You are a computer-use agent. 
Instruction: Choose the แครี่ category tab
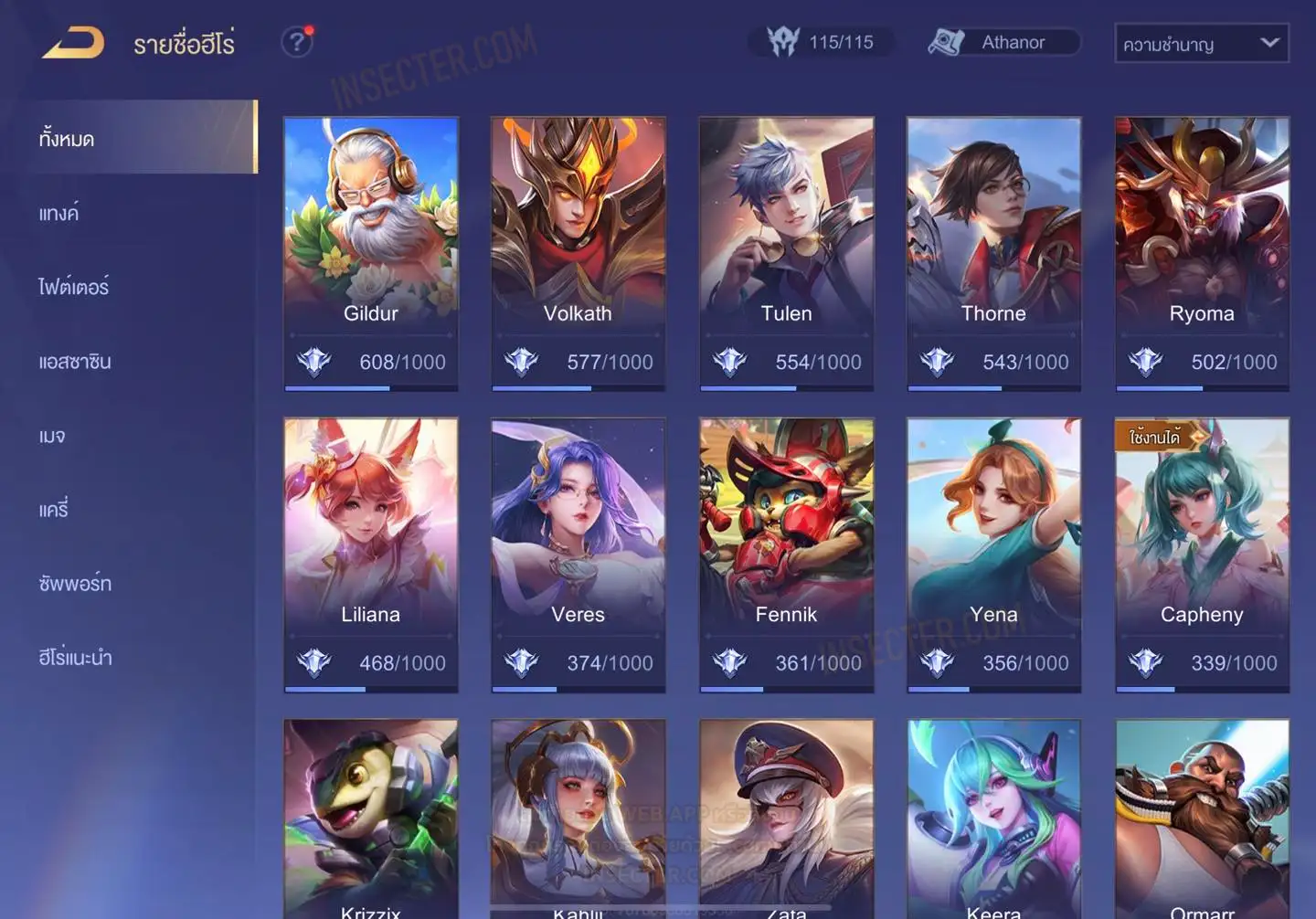[54, 509]
